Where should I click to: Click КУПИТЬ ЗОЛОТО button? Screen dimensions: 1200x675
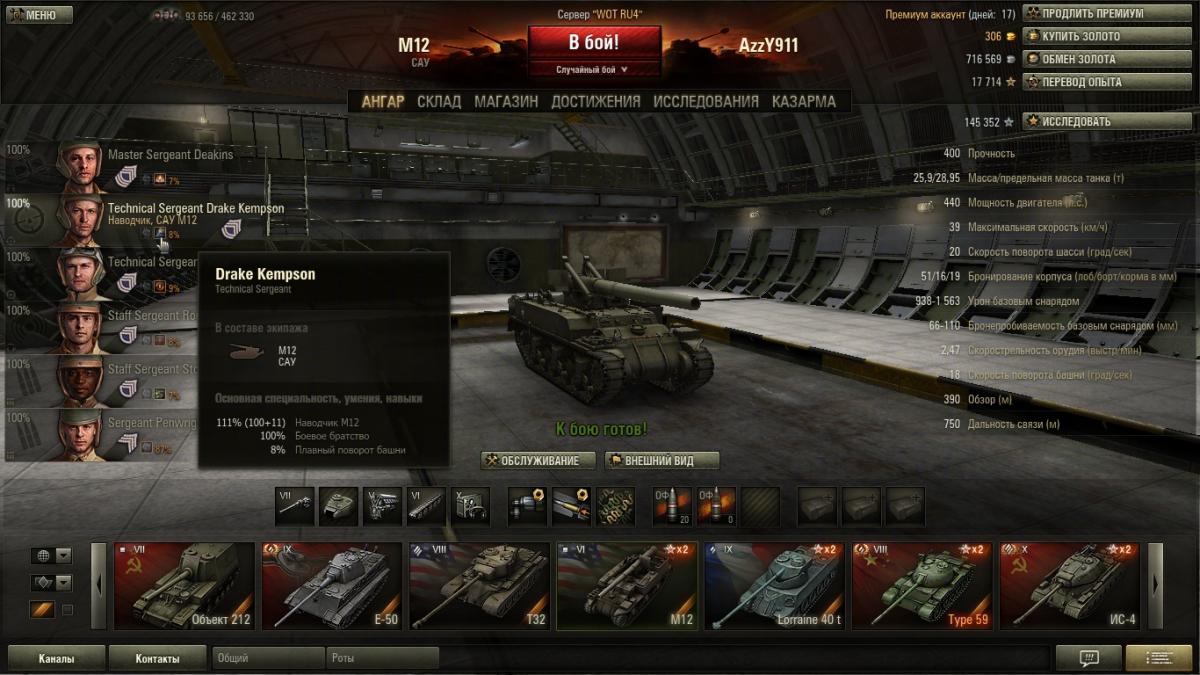pos(1092,36)
